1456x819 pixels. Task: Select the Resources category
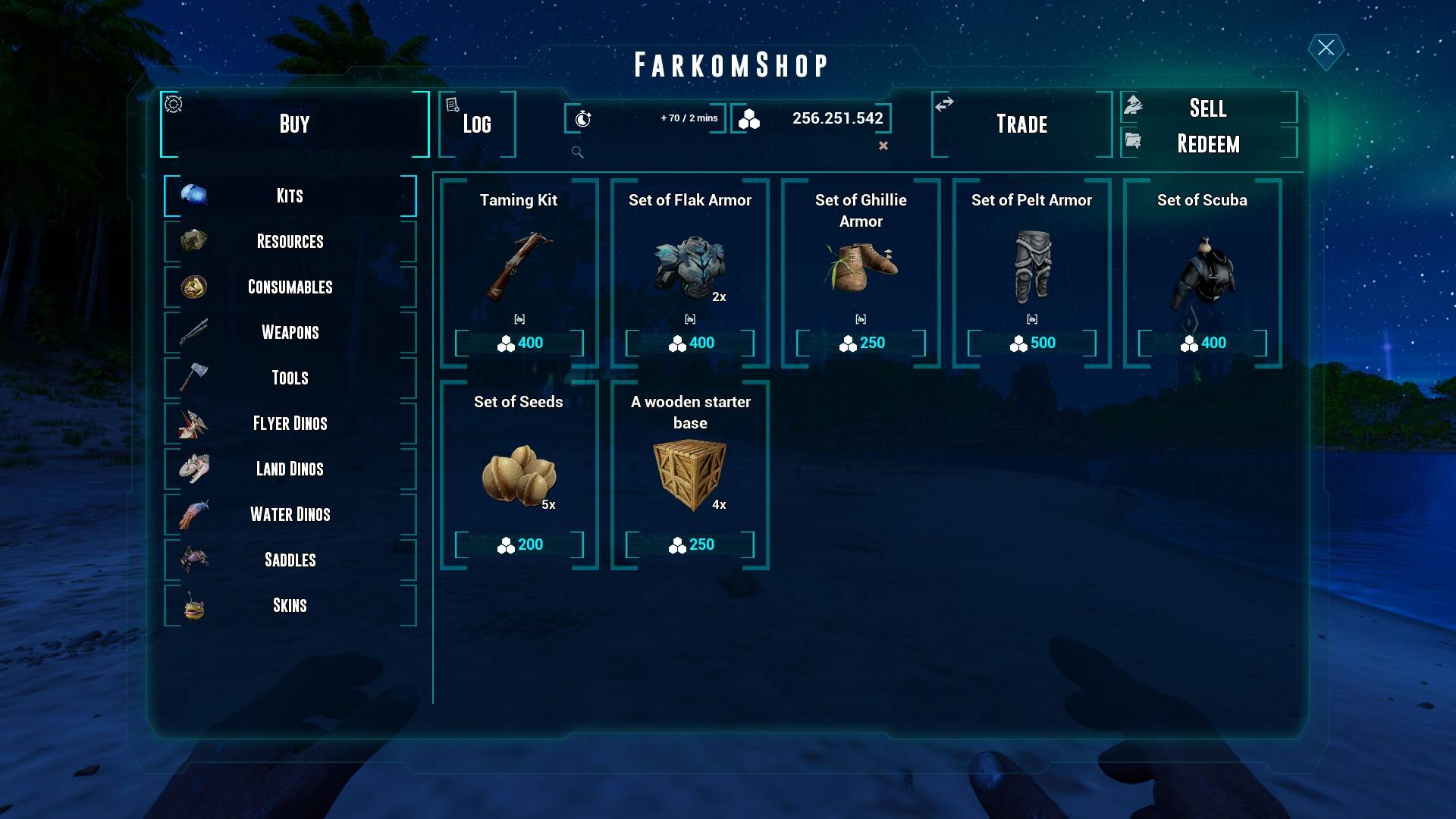(x=290, y=241)
